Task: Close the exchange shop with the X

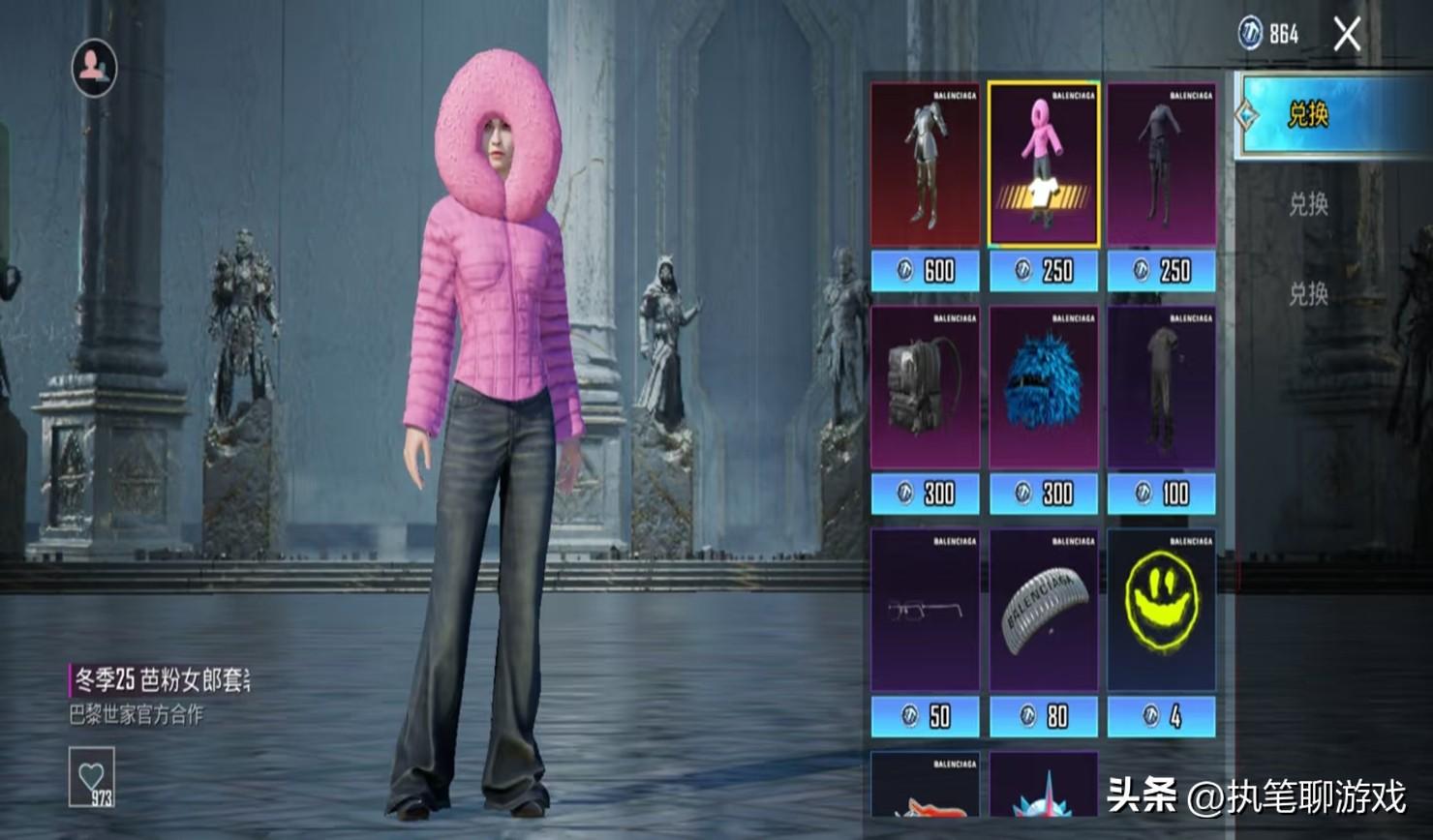Action: (x=1347, y=36)
